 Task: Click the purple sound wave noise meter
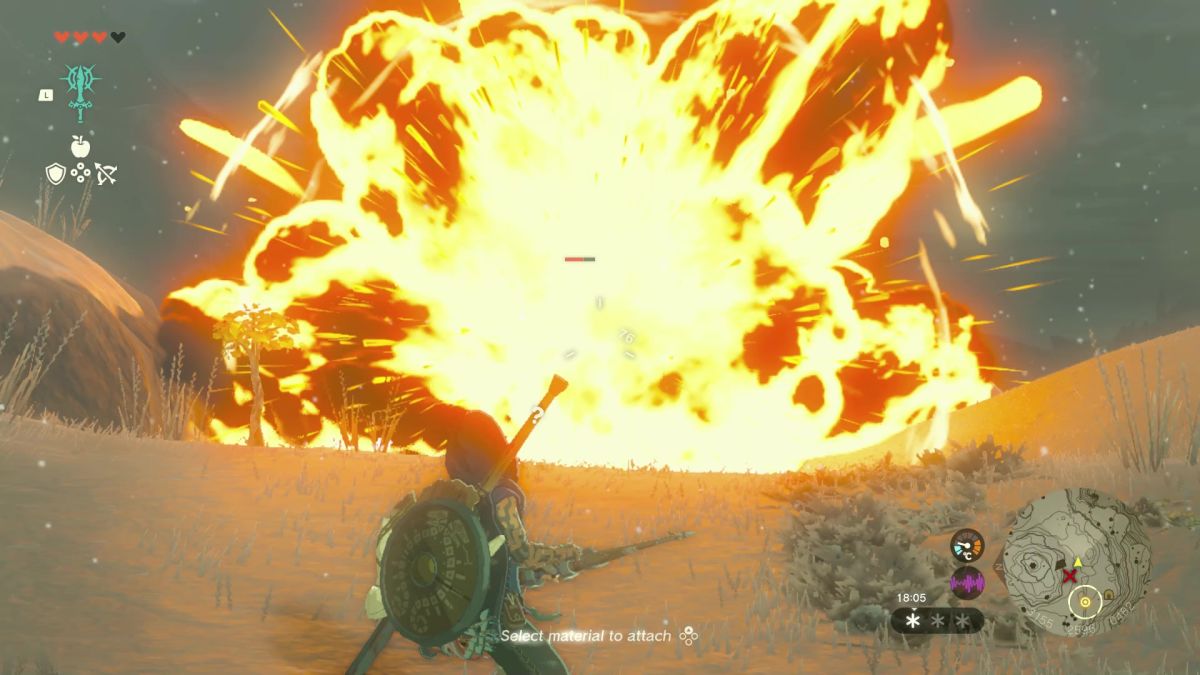(967, 582)
